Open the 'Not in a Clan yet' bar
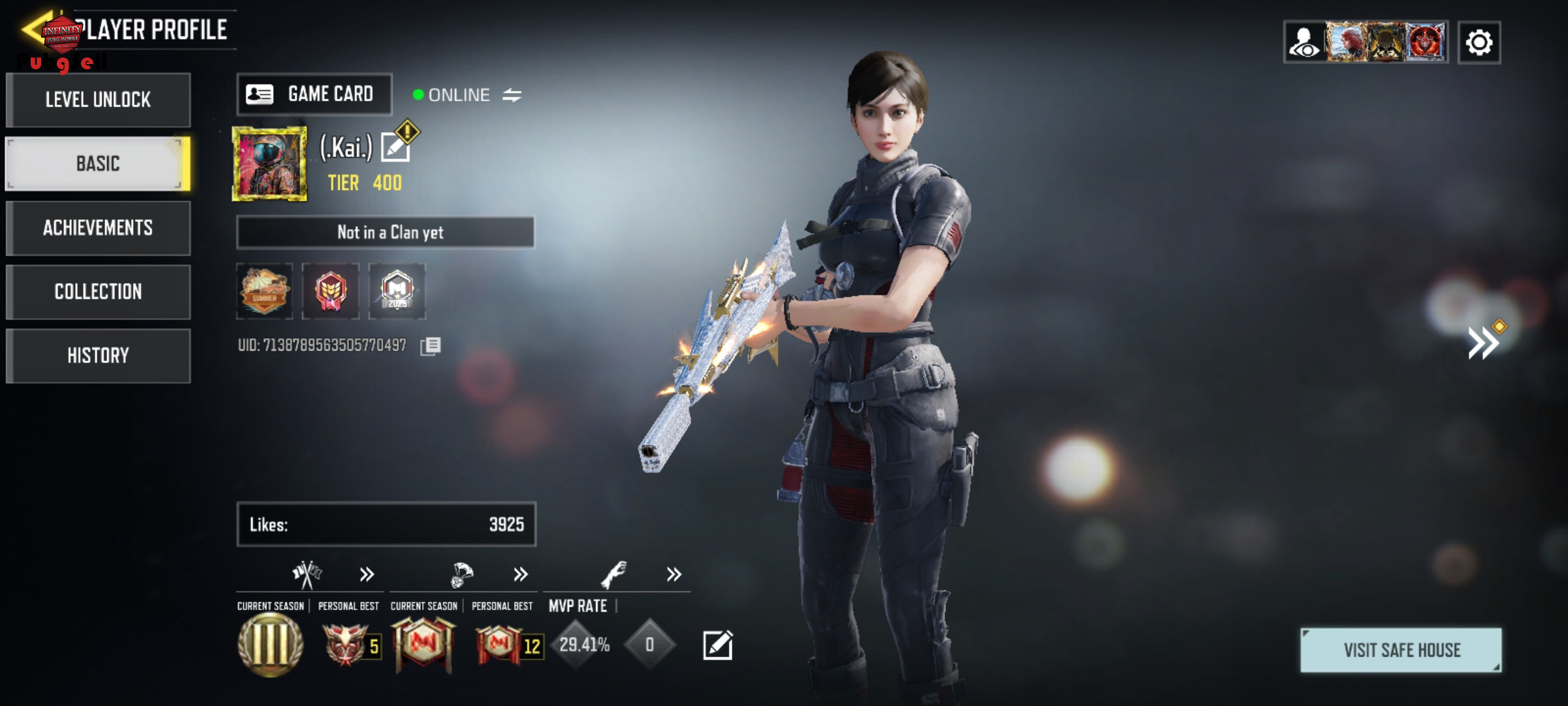The image size is (1568, 706). [x=385, y=232]
